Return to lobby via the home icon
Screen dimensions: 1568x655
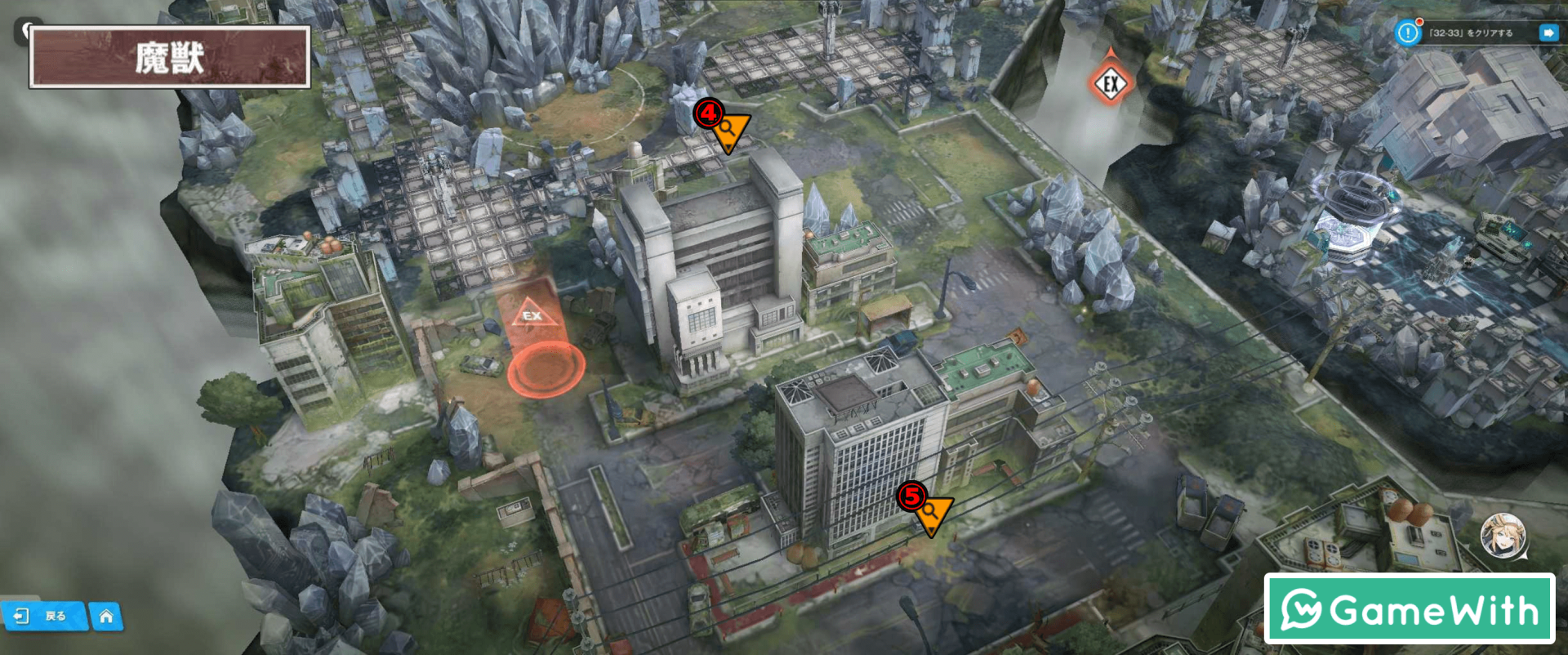point(106,617)
